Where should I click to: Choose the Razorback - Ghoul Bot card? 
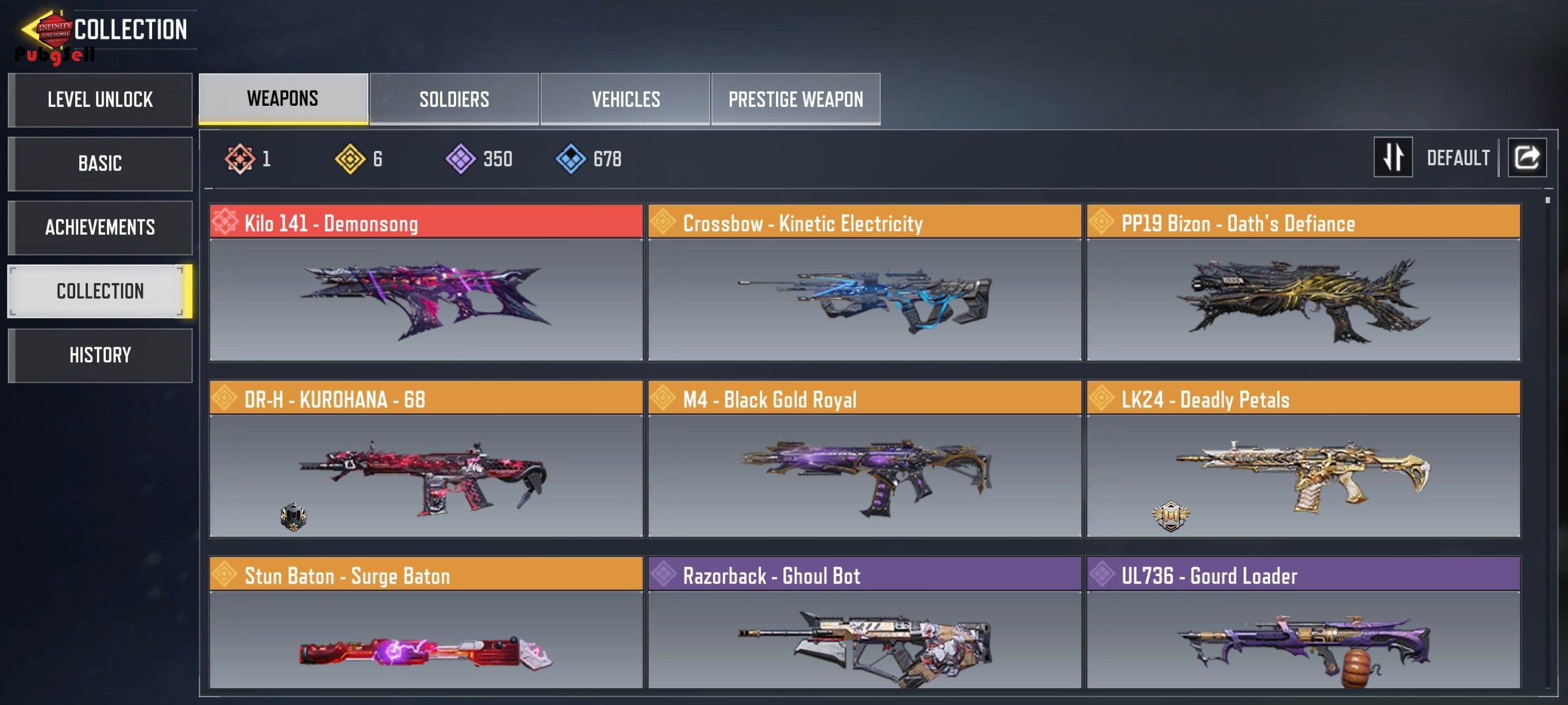(x=864, y=624)
